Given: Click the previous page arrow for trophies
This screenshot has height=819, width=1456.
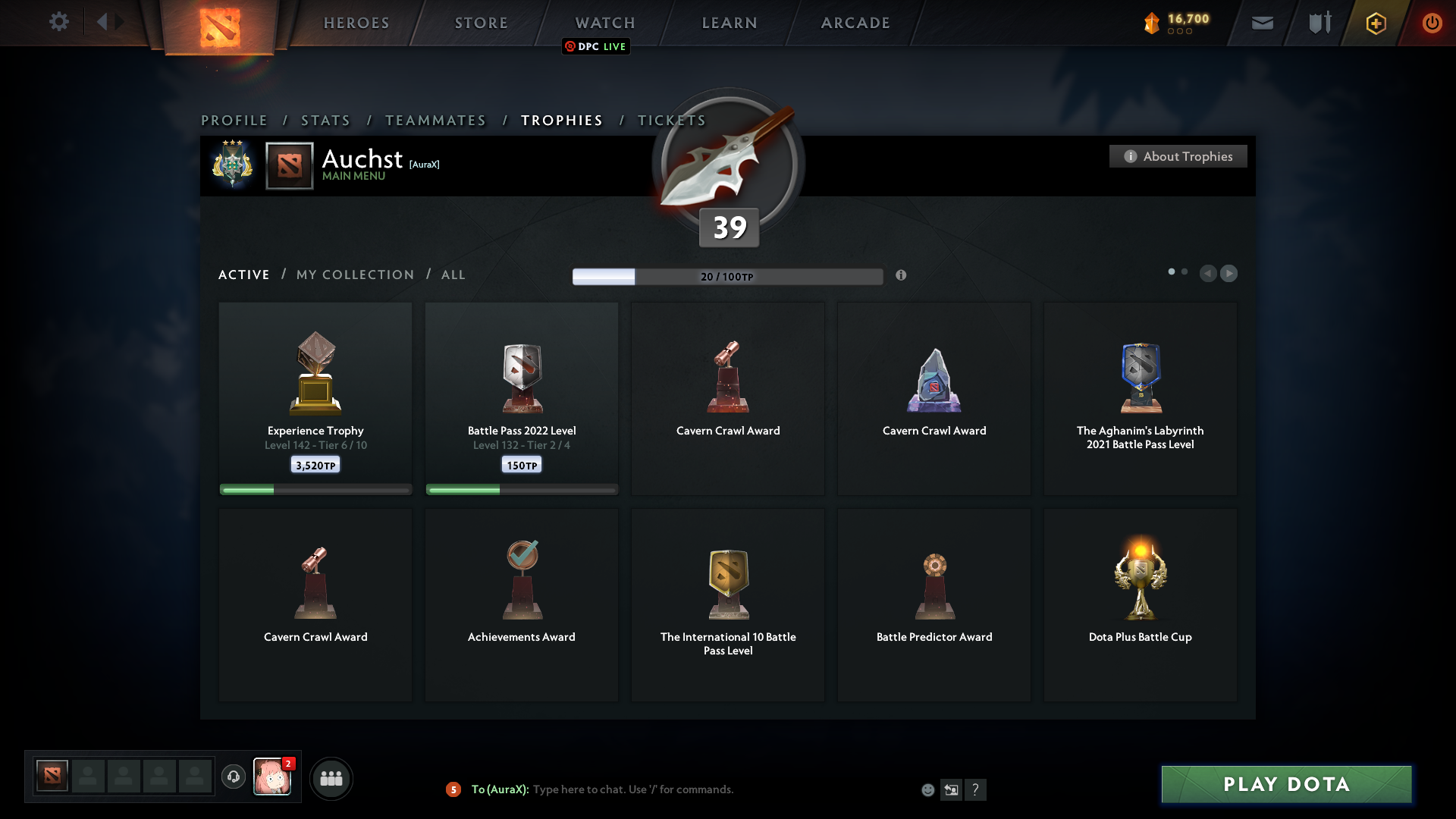Looking at the screenshot, I should (1210, 274).
